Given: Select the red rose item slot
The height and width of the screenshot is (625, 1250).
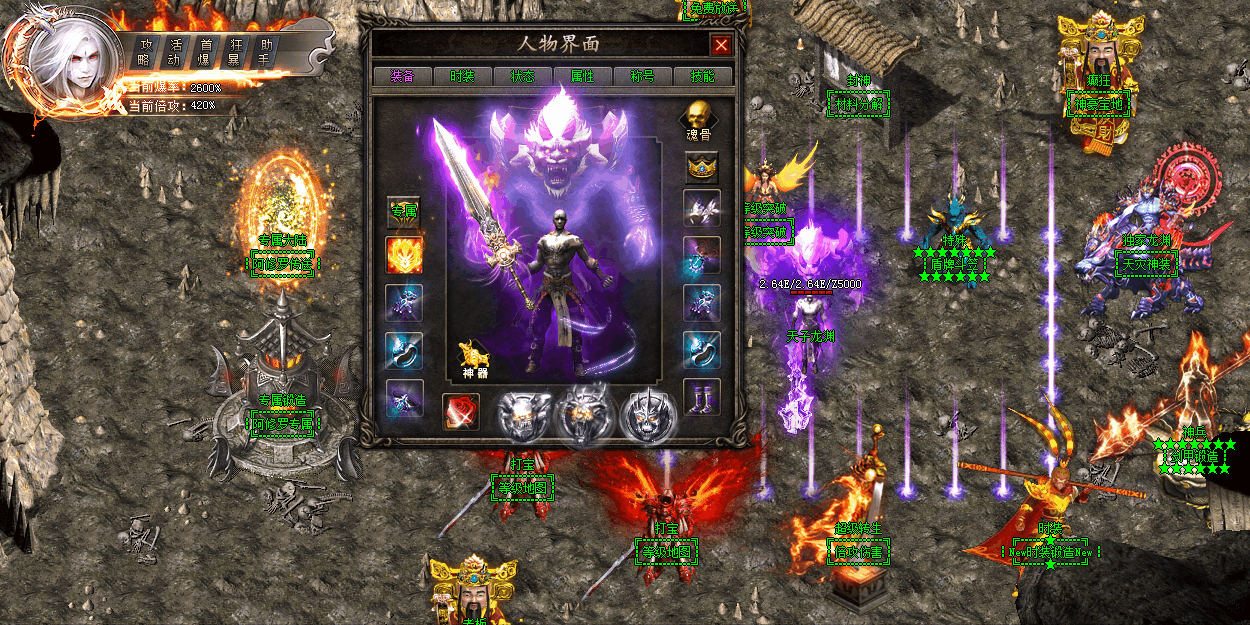Looking at the screenshot, I should (x=461, y=411).
